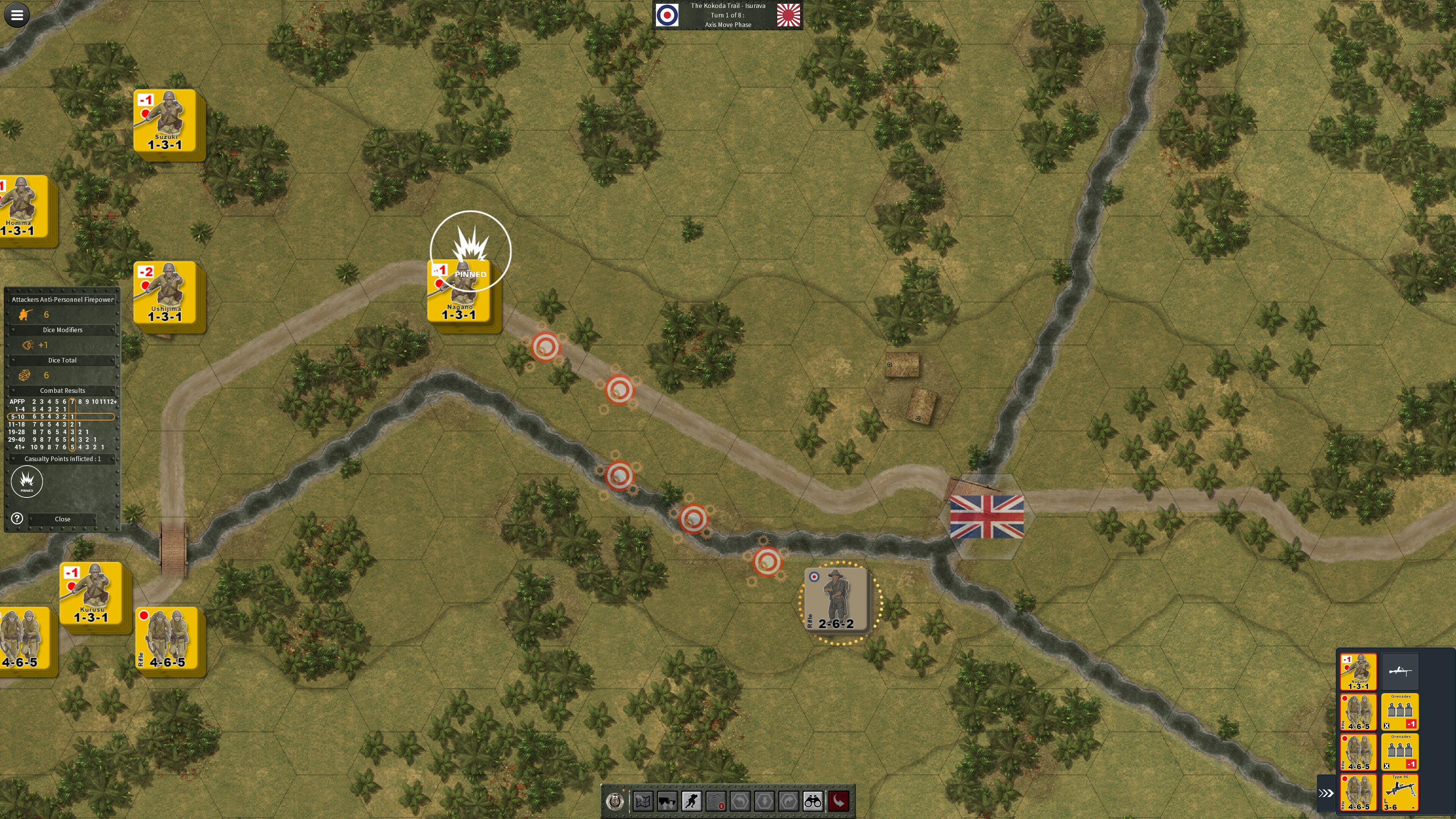Select the Type 96 machine gun card
Viewport: 1456px width, 819px height.
[1401, 793]
